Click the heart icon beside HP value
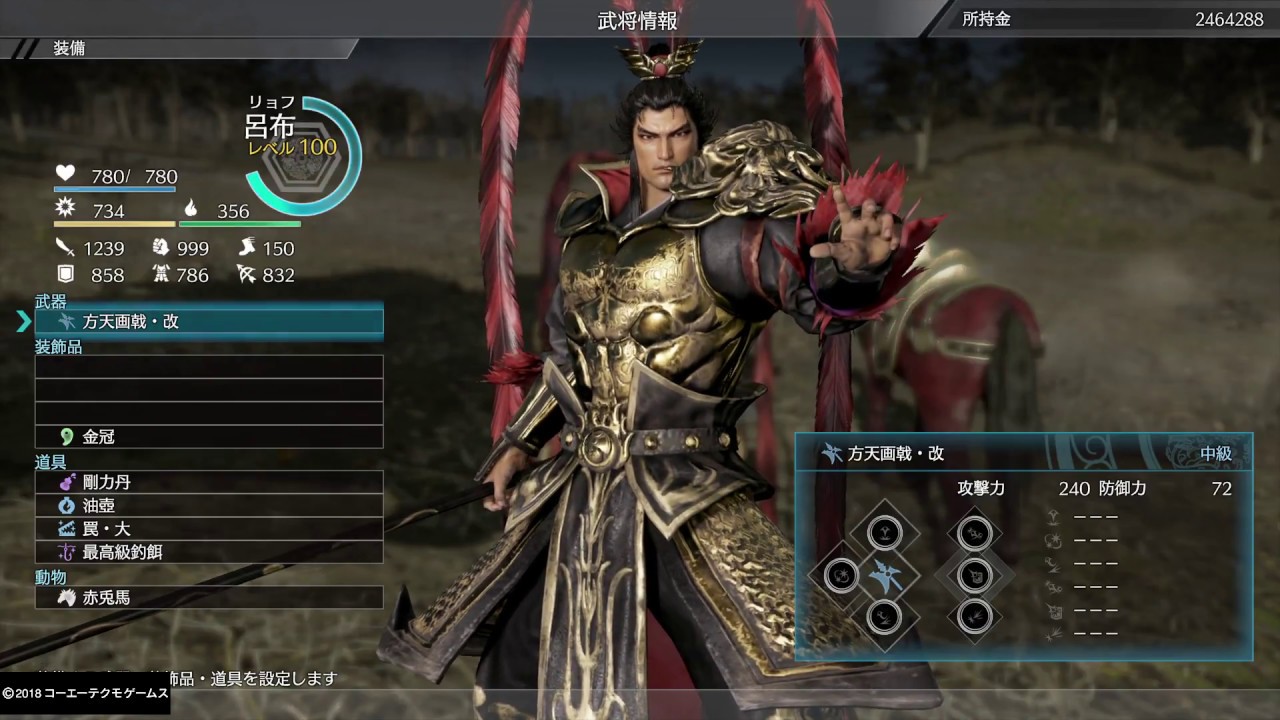1280x720 pixels. (x=64, y=173)
